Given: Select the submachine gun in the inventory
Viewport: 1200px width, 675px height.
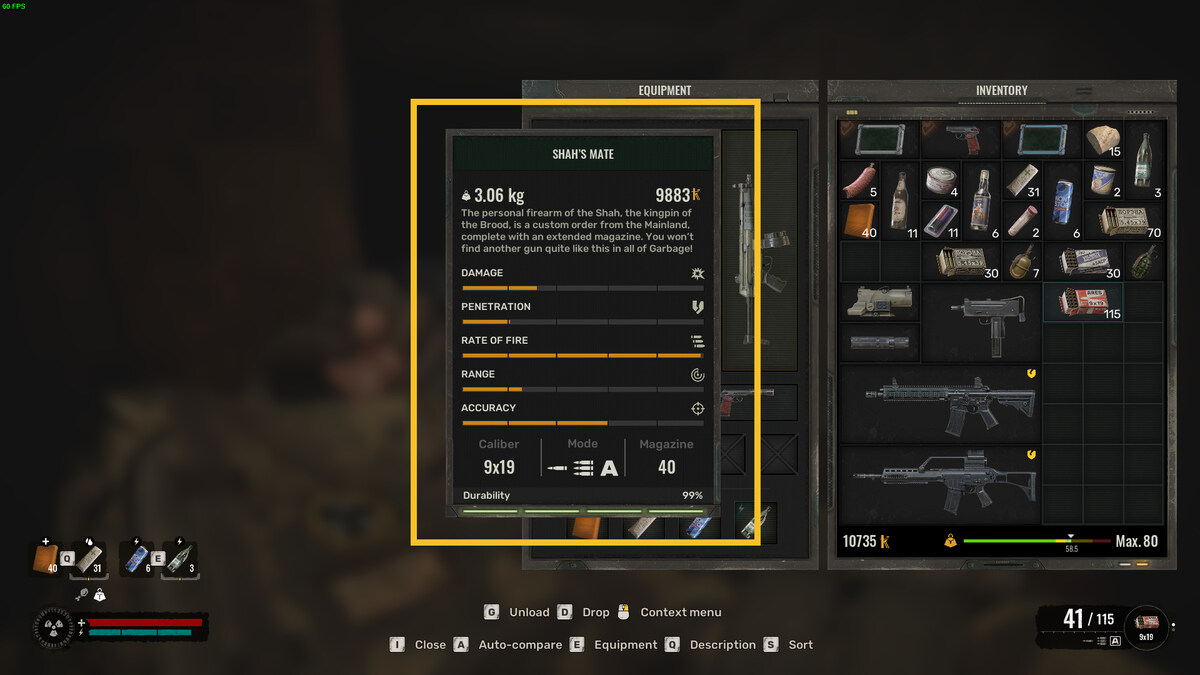Looking at the screenshot, I should [980, 322].
